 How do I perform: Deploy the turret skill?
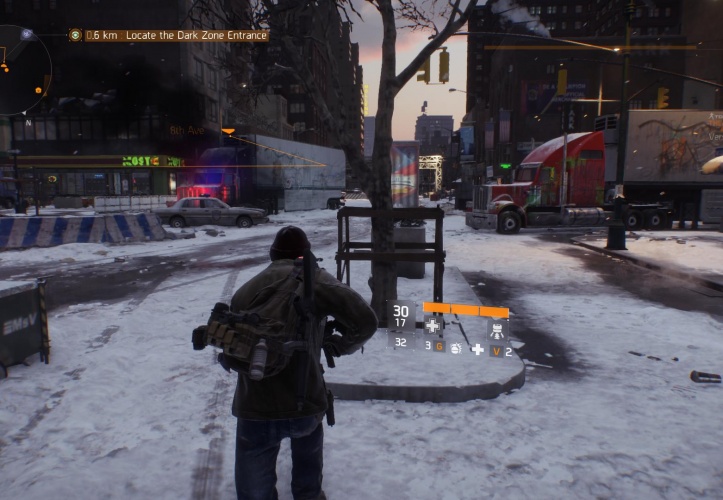[x=496, y=328]
